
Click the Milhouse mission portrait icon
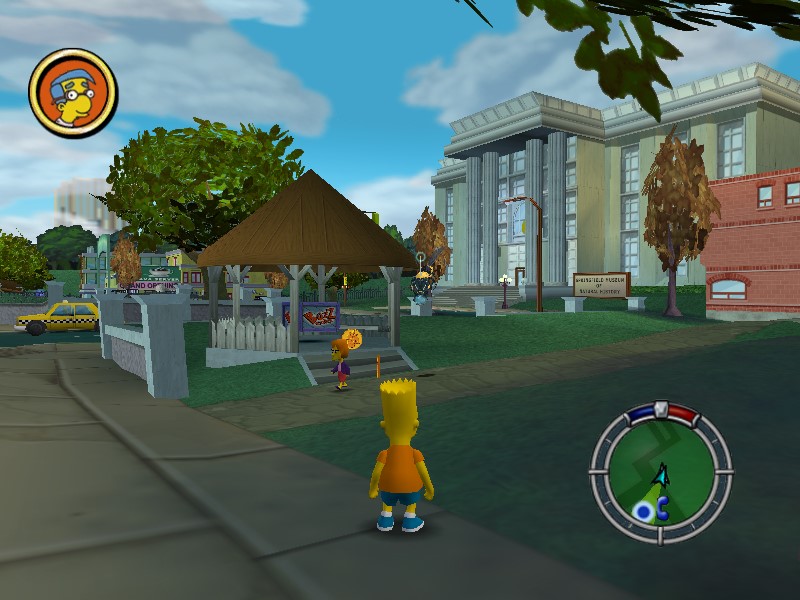[73, 93]
